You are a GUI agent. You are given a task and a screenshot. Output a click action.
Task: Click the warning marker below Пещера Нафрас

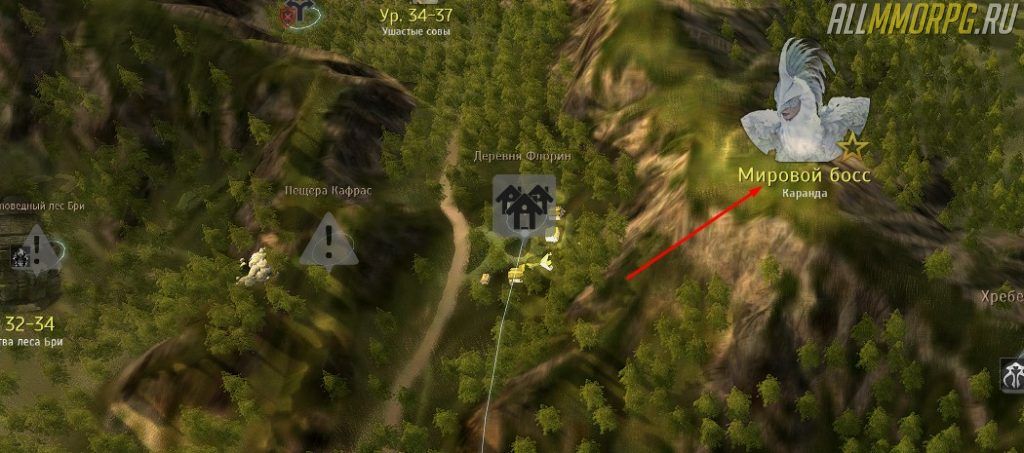pos(328,243)
